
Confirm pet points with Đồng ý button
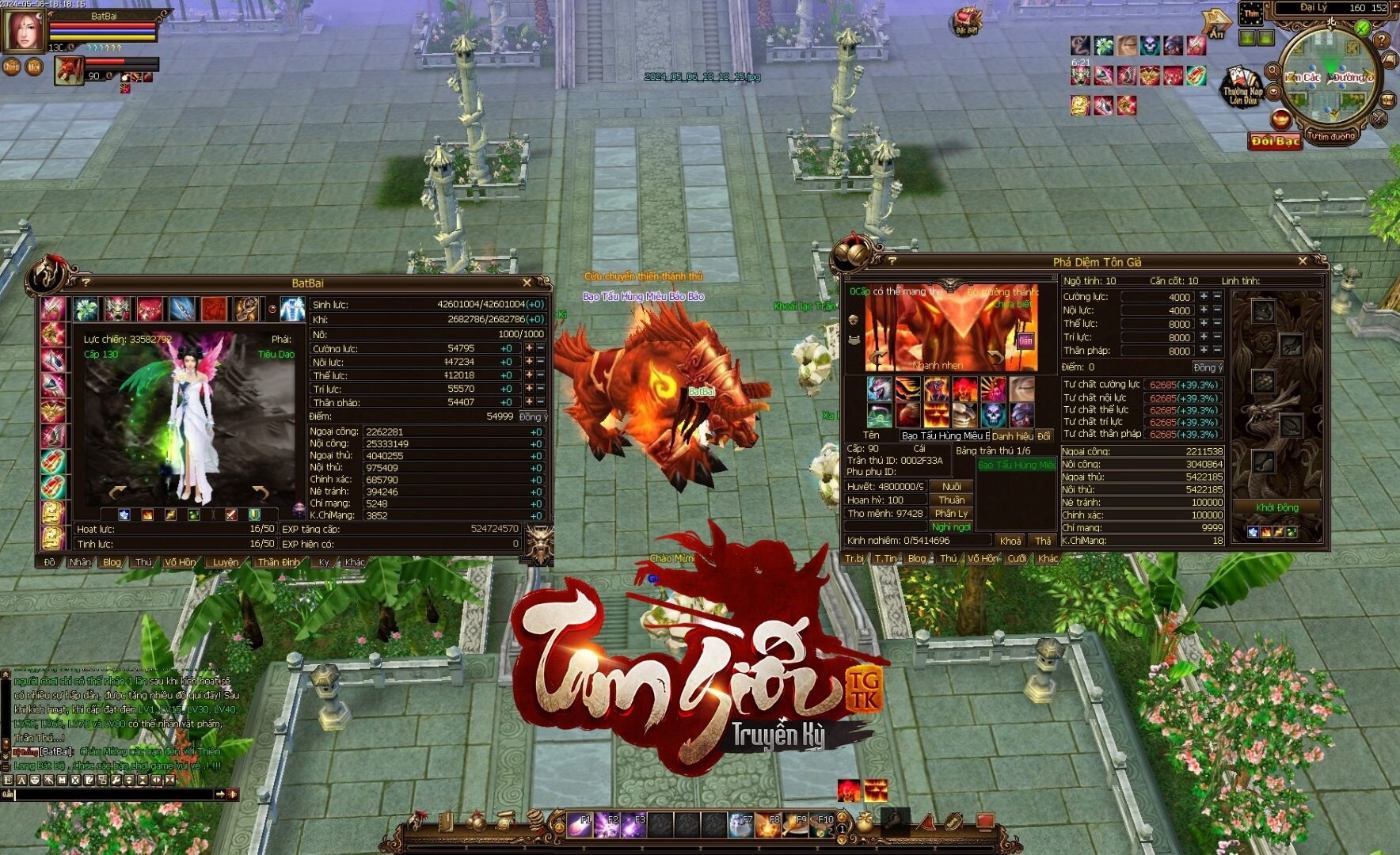click(1208, 367)
